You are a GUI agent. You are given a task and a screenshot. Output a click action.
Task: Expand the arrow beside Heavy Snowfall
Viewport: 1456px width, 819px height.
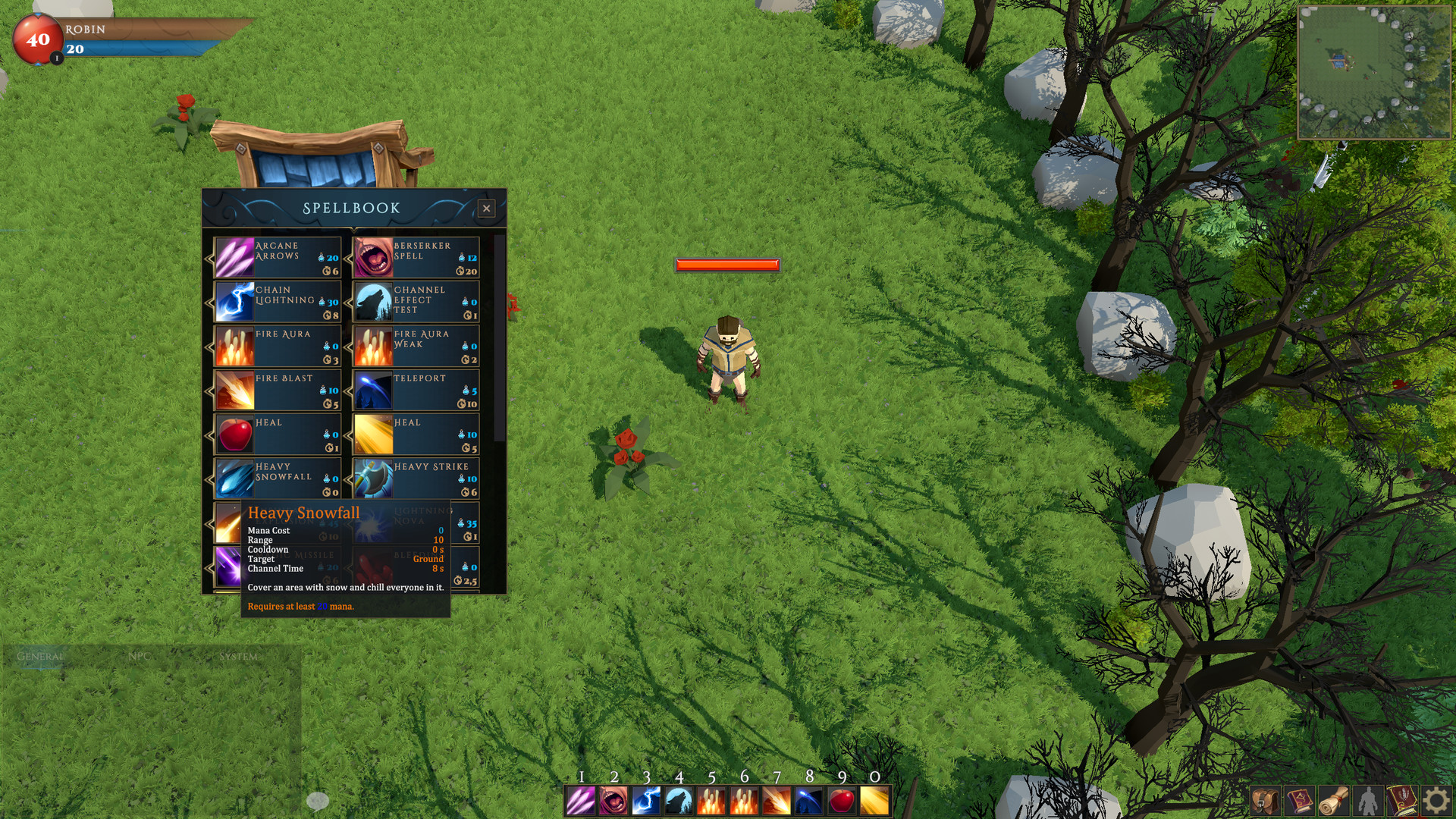pos(210,479)
